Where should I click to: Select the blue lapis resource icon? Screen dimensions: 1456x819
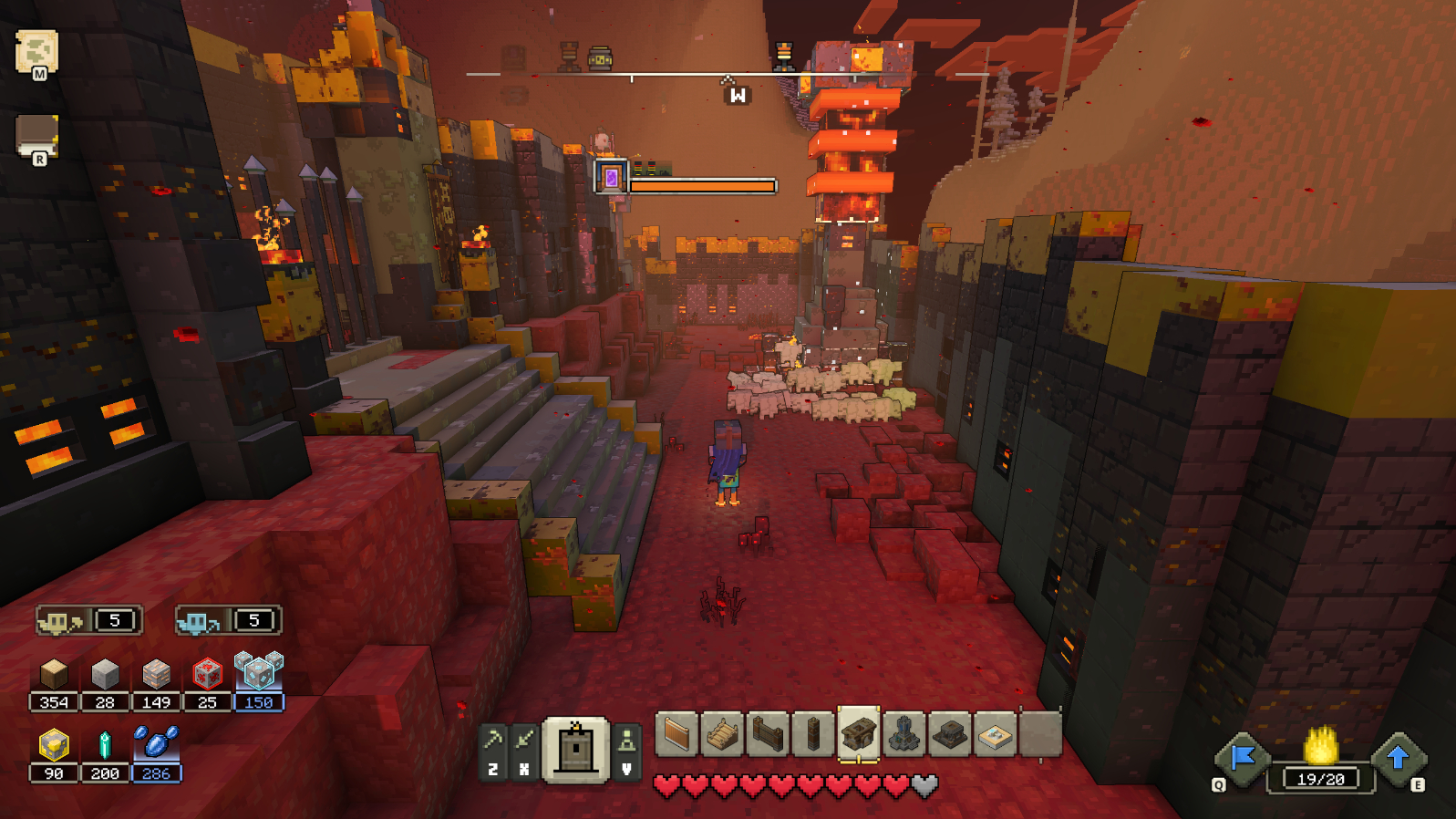156,744
